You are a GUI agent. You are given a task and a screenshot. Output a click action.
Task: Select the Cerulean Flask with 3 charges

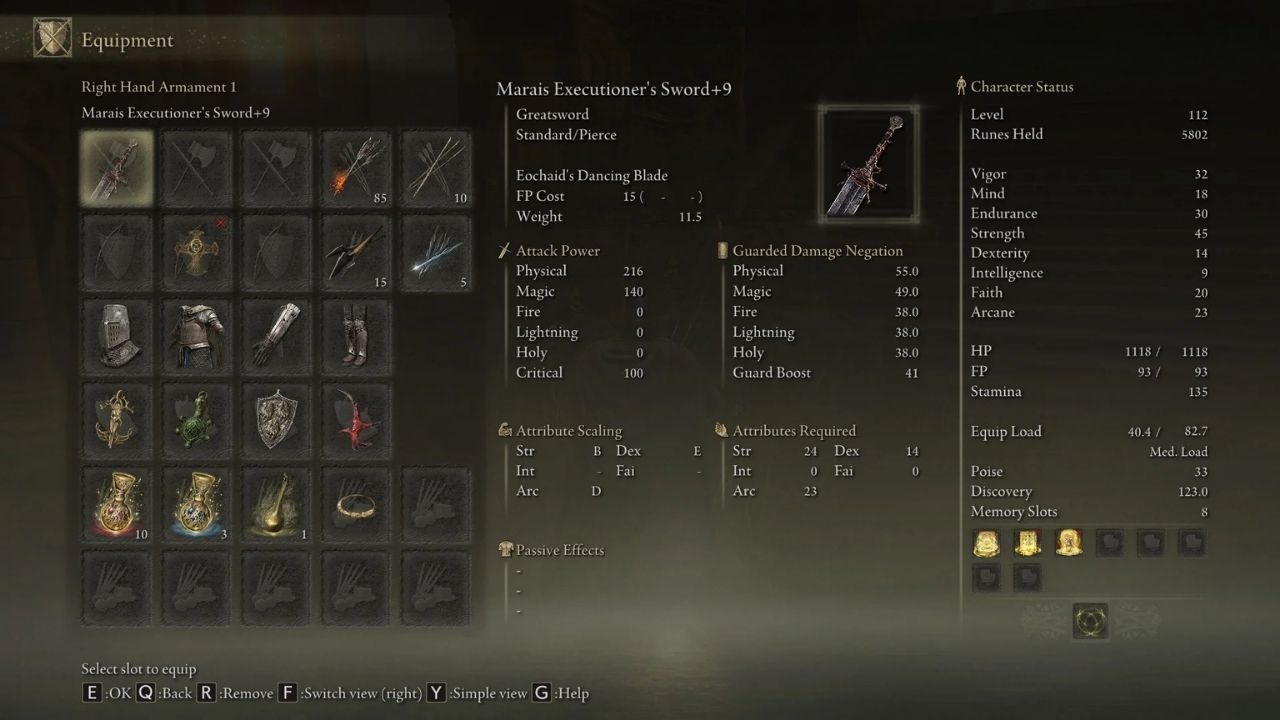coord(196,505)
